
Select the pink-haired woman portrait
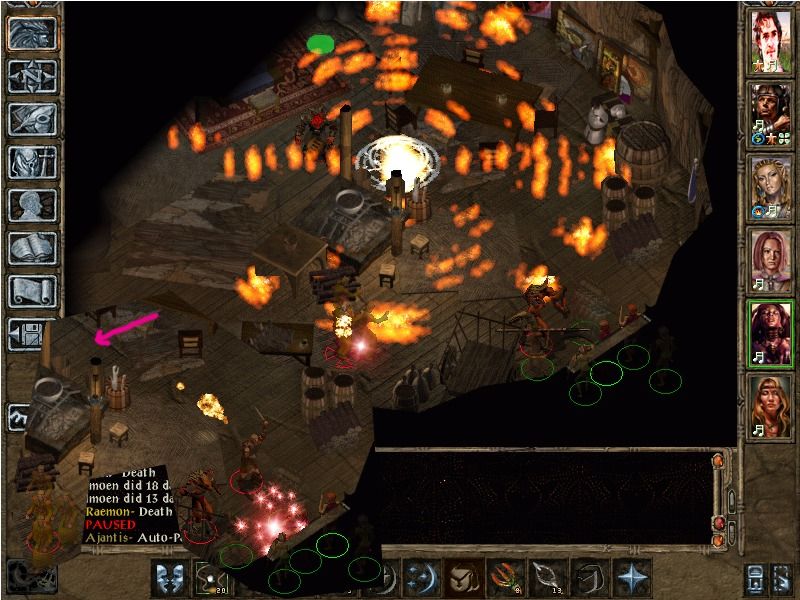770,257
